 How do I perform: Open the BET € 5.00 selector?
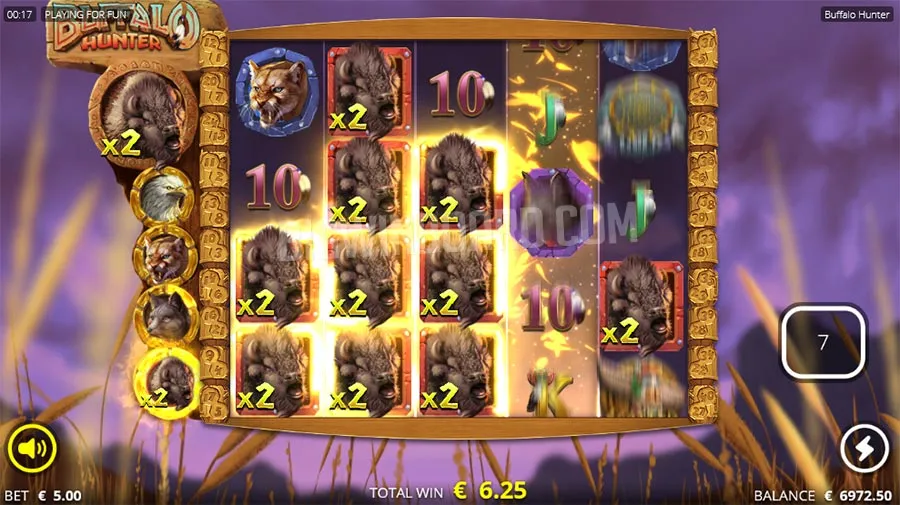44,495
